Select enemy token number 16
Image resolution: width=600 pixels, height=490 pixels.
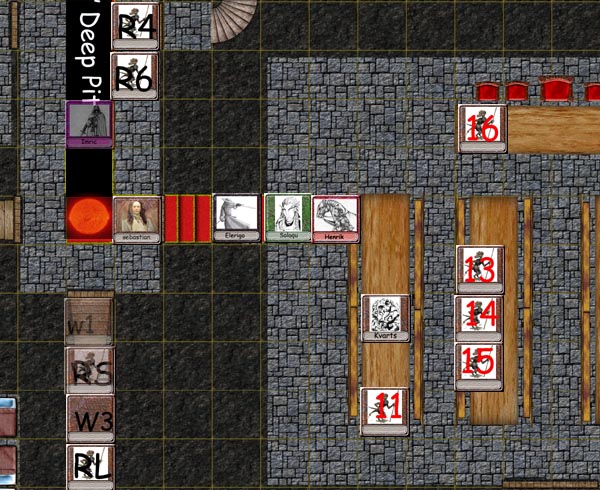coord(482,128)
